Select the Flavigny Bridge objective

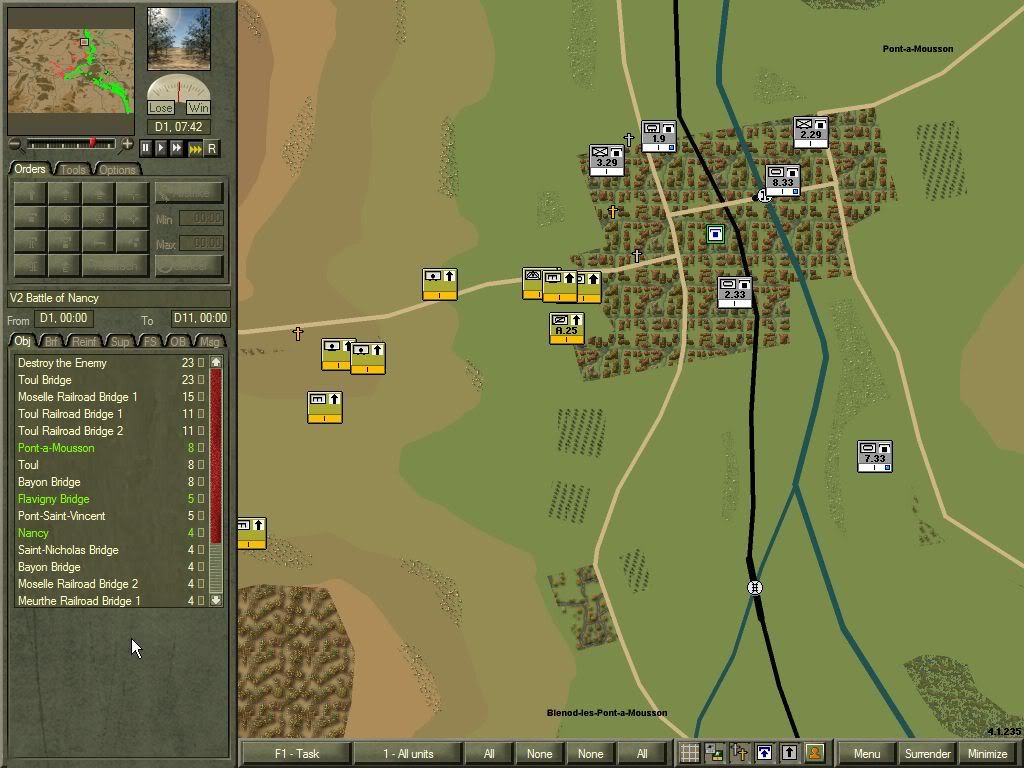[53, 499]
